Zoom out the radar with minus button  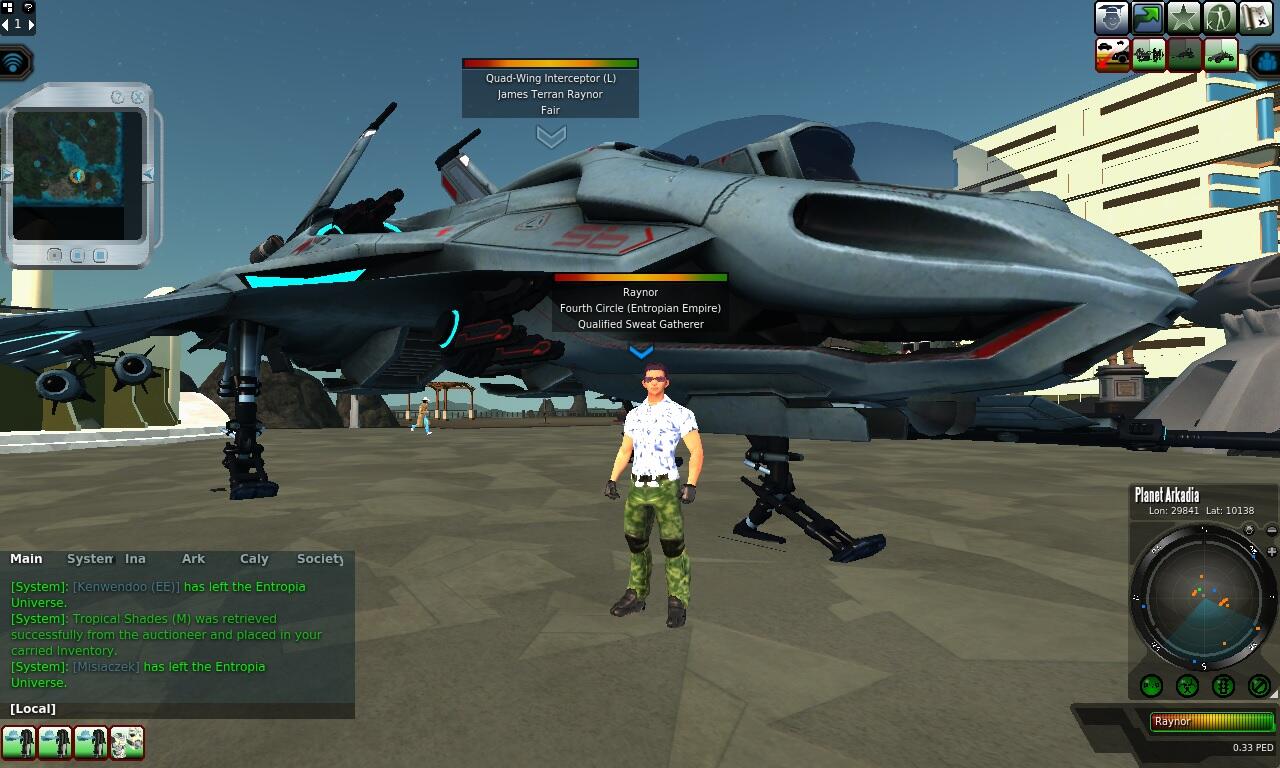coord(1271,530)
